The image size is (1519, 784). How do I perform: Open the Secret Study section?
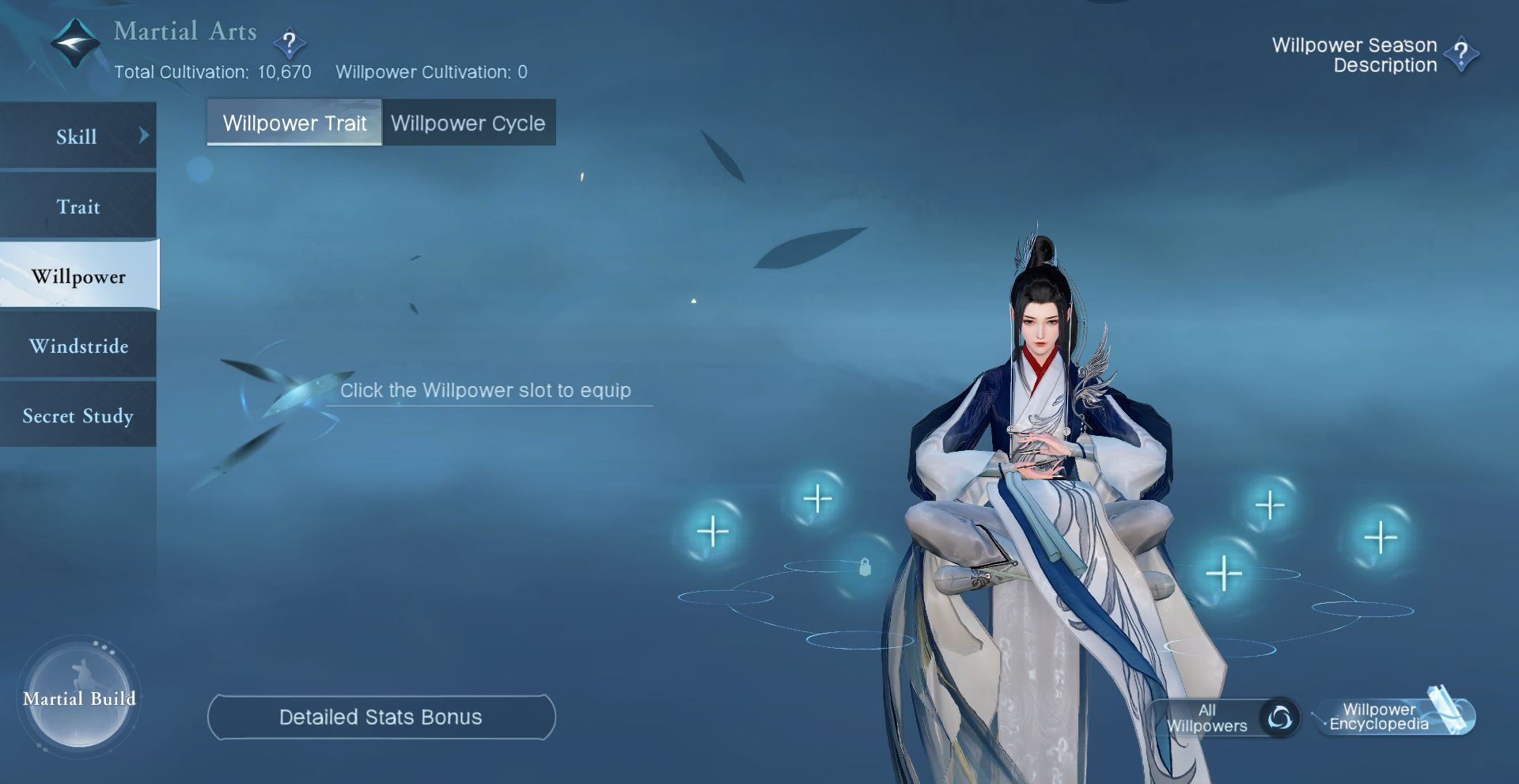[78, 415]
